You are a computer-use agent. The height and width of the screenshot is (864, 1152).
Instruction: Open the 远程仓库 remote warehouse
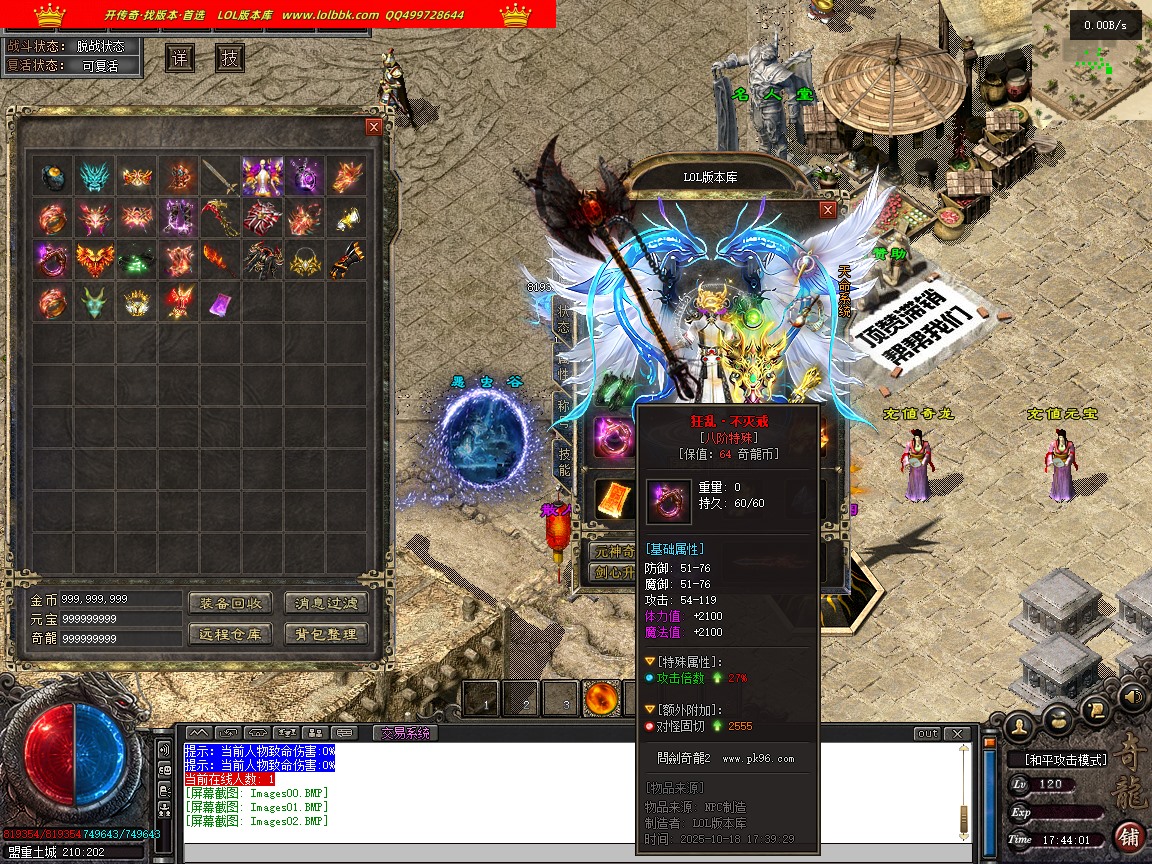pyautogui.click(x=230, y=634)
